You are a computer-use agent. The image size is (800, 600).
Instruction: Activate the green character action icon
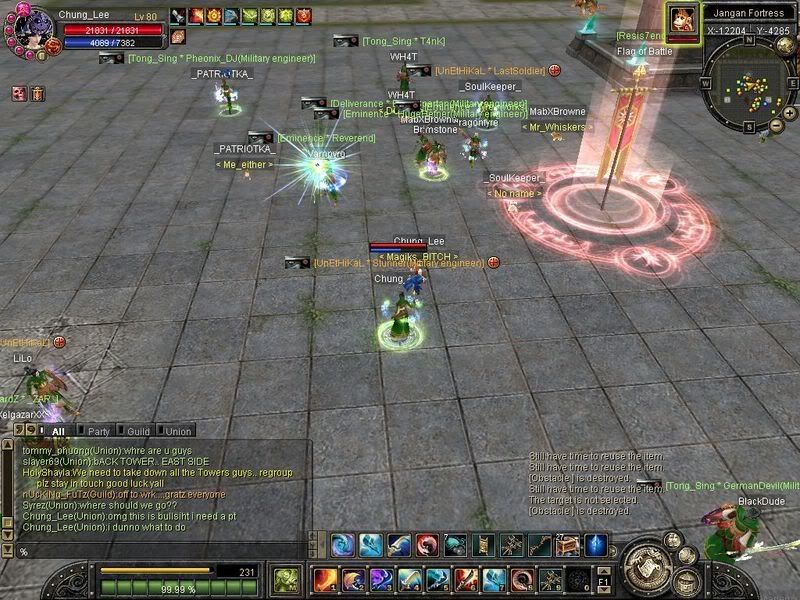point(287,580)
